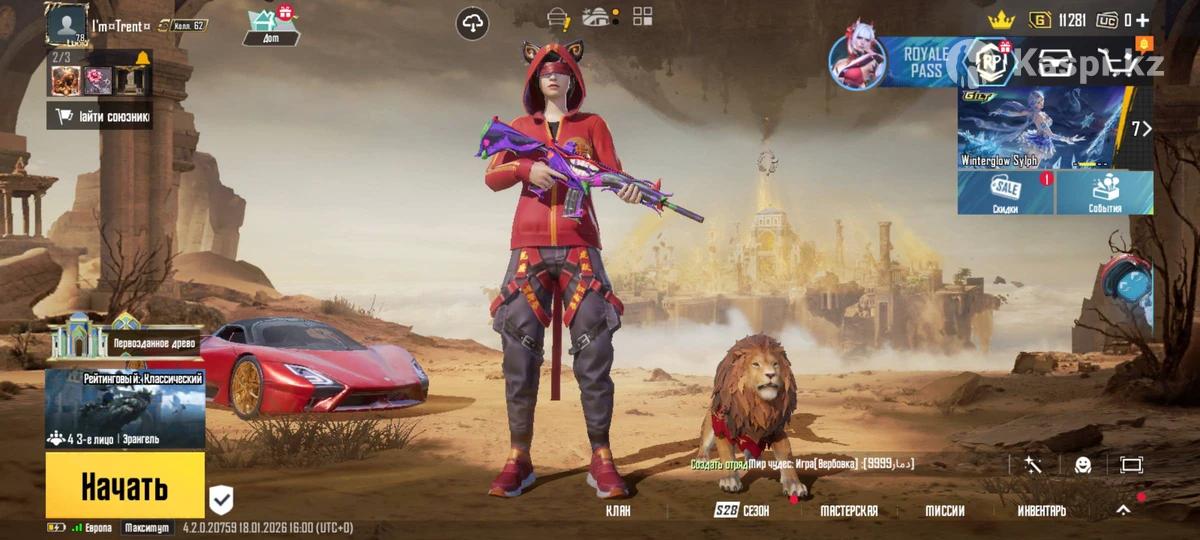View the Winterglow Sylph promotion banner
Image resolution: width=1200 pixels, height=540 pixels.
pyautogui.click(x=1040, y=127)
